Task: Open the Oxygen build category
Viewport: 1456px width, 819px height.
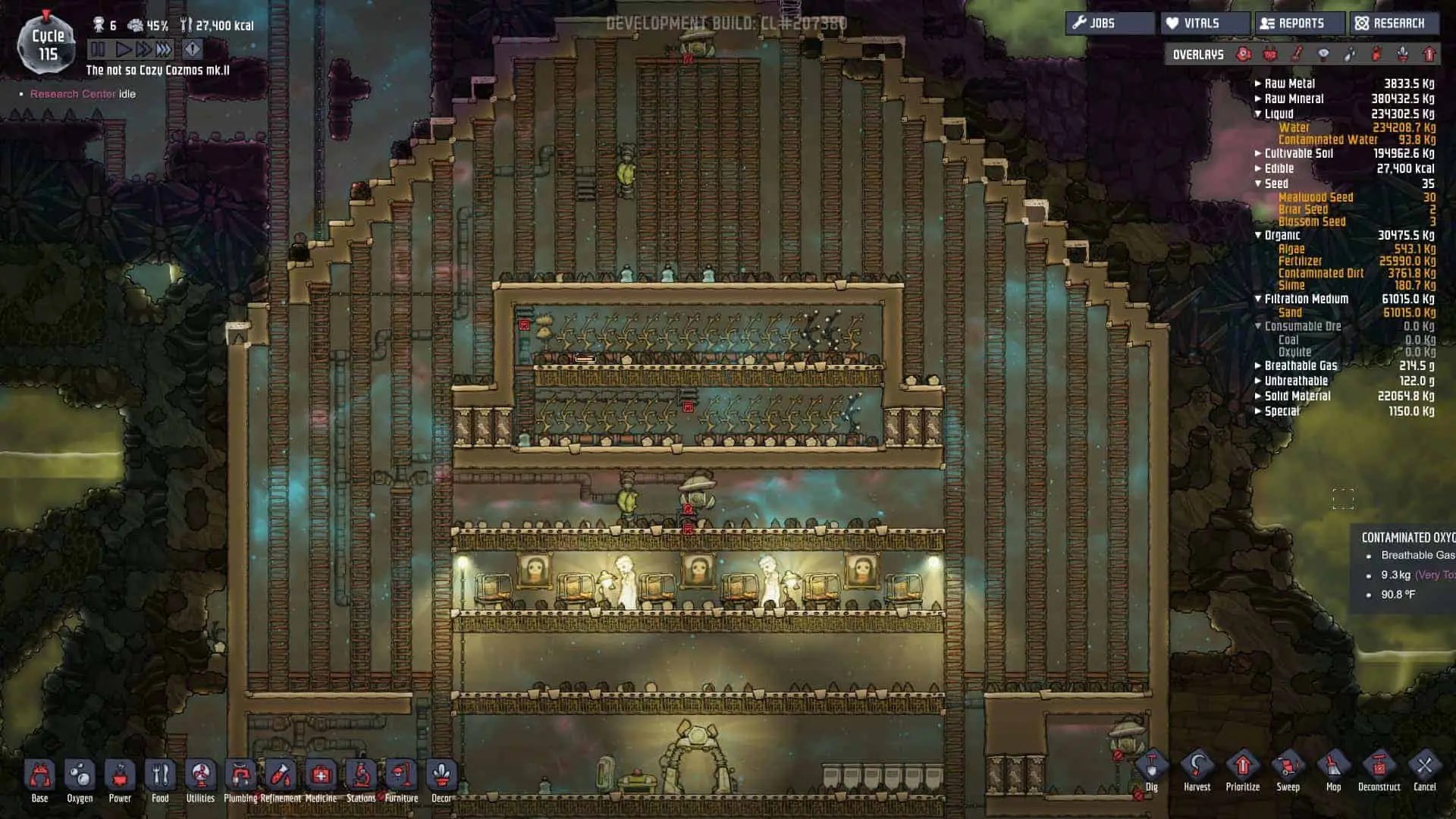Action: click(x=80, y=776)
